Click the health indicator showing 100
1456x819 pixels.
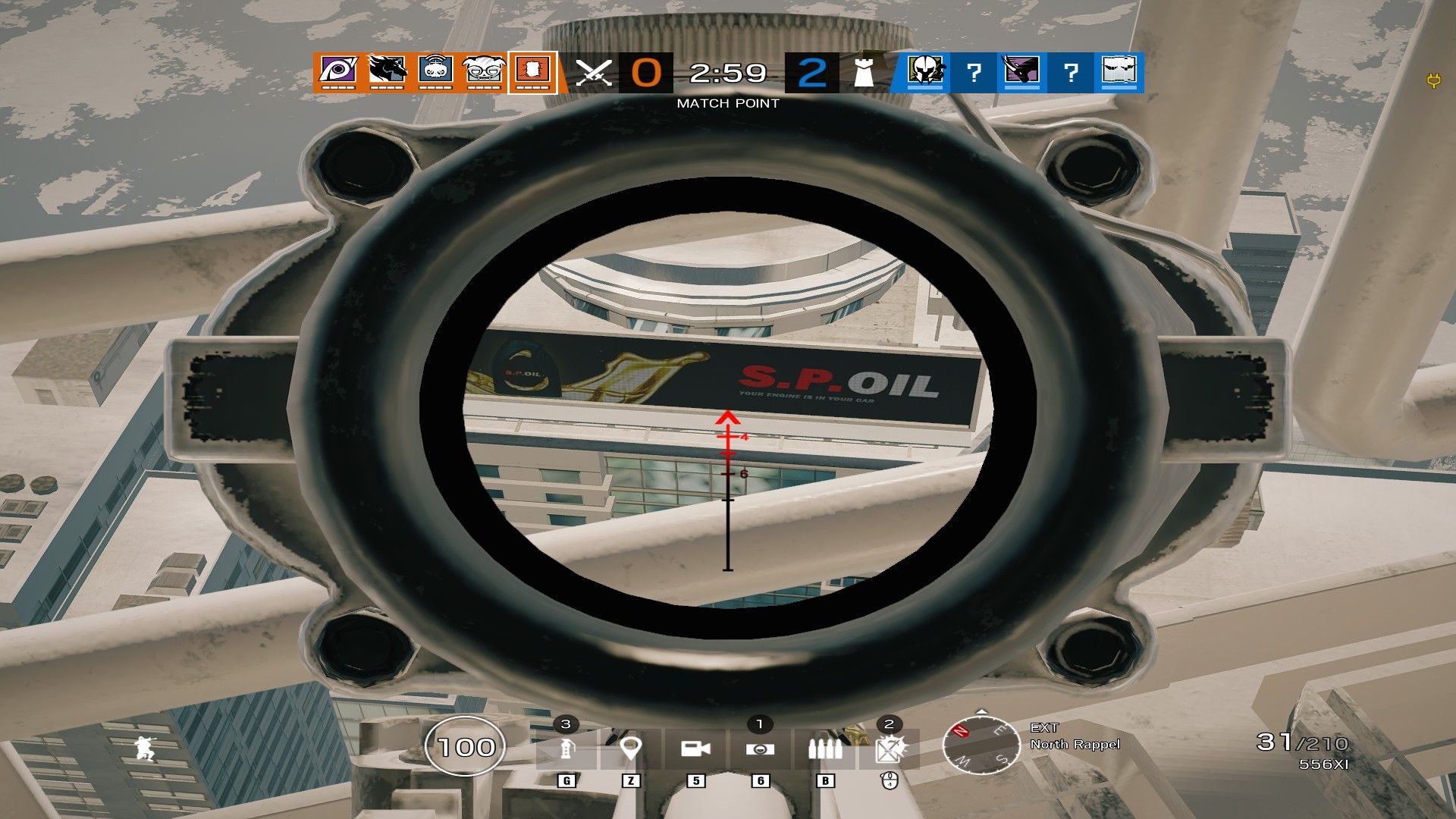pos(465,747)
